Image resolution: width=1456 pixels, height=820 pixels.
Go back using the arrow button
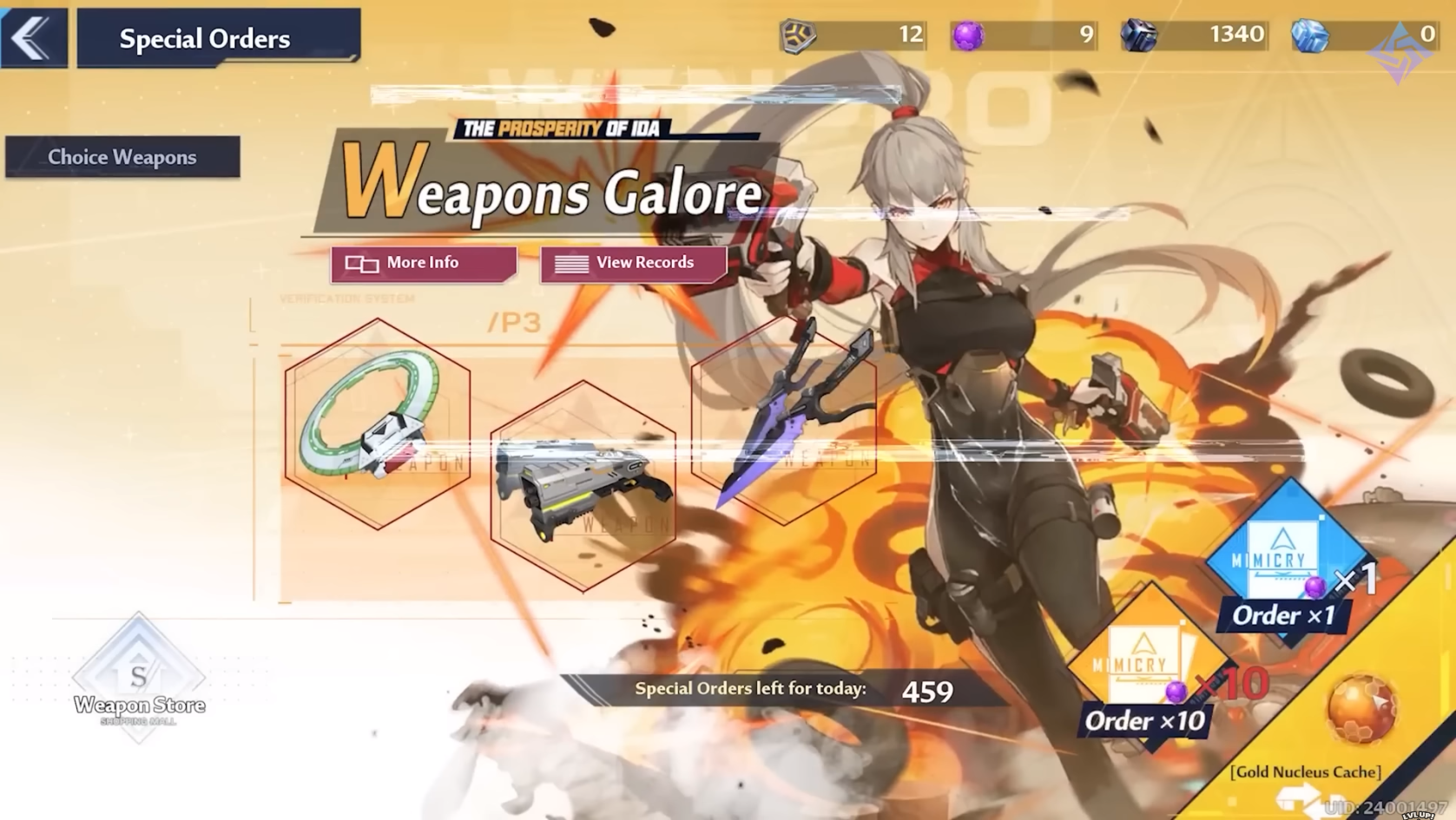(33, 38)
